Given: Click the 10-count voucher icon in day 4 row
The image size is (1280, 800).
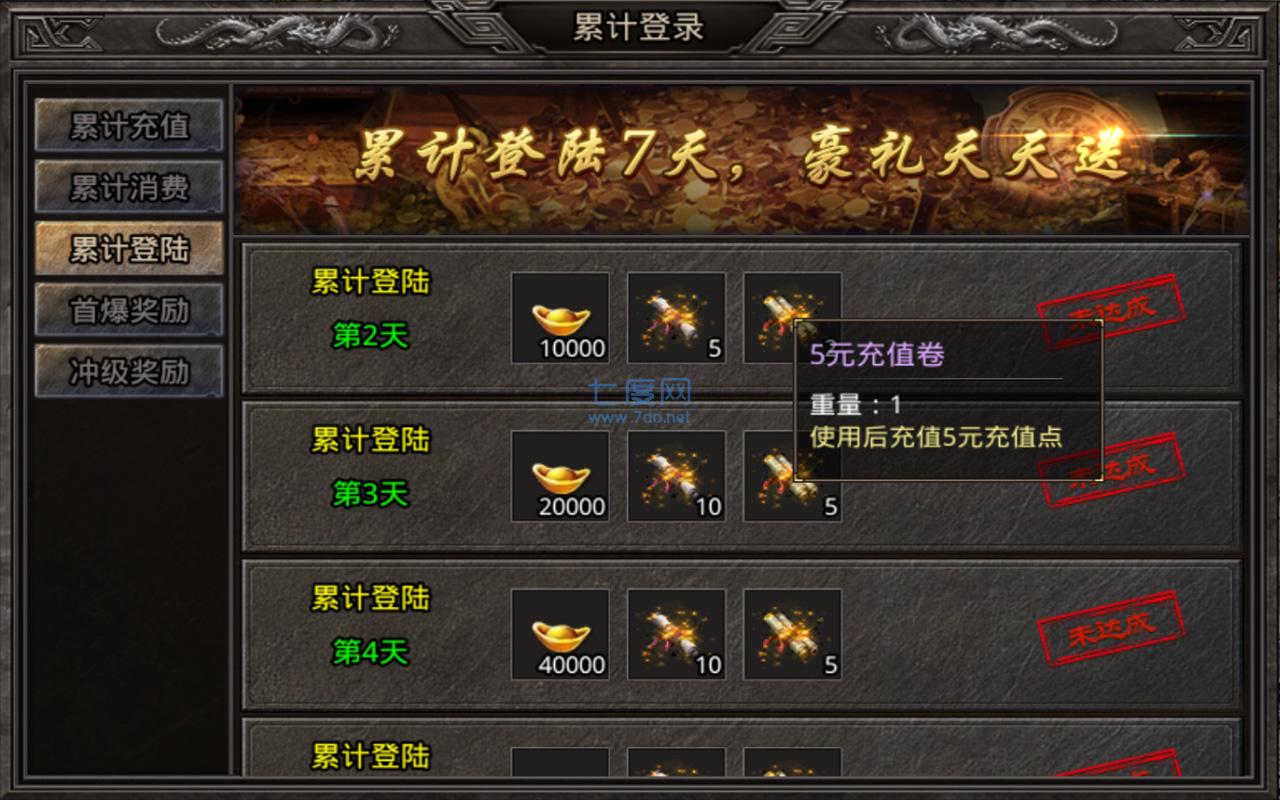Looking at the screenshot, I should click(x=676, y=634).
